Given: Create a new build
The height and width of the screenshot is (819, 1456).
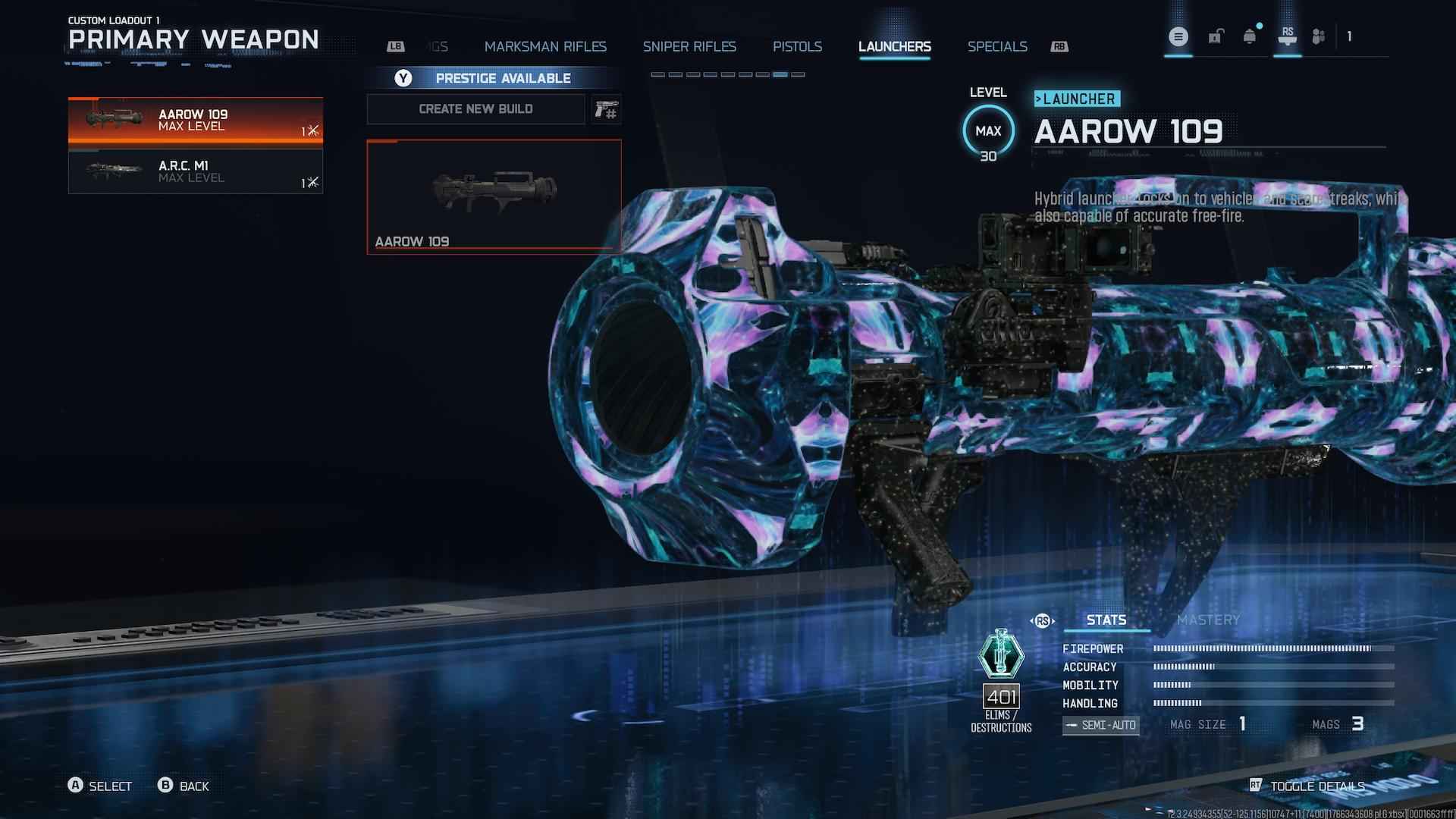Looking at the screenshot, I should coord(475,109).
